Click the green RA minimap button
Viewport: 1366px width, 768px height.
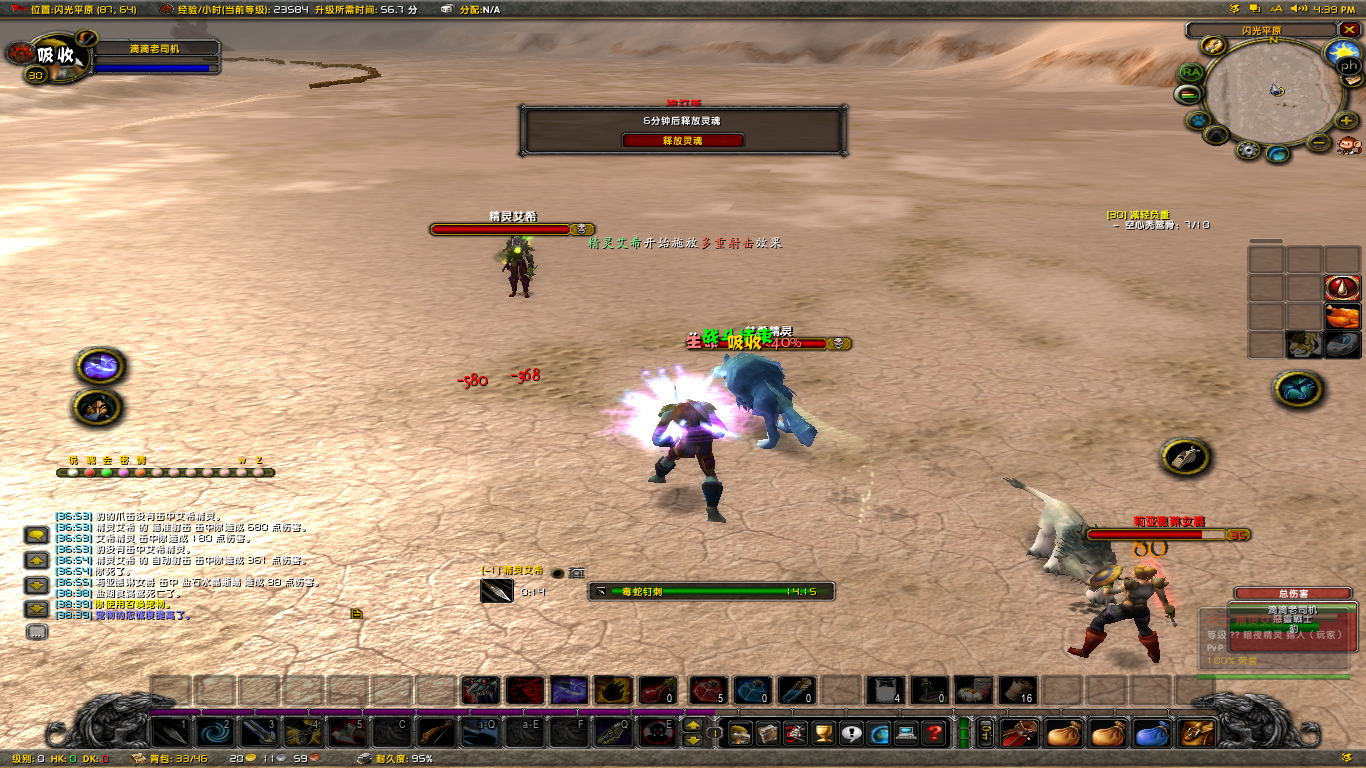point(1191,72)
